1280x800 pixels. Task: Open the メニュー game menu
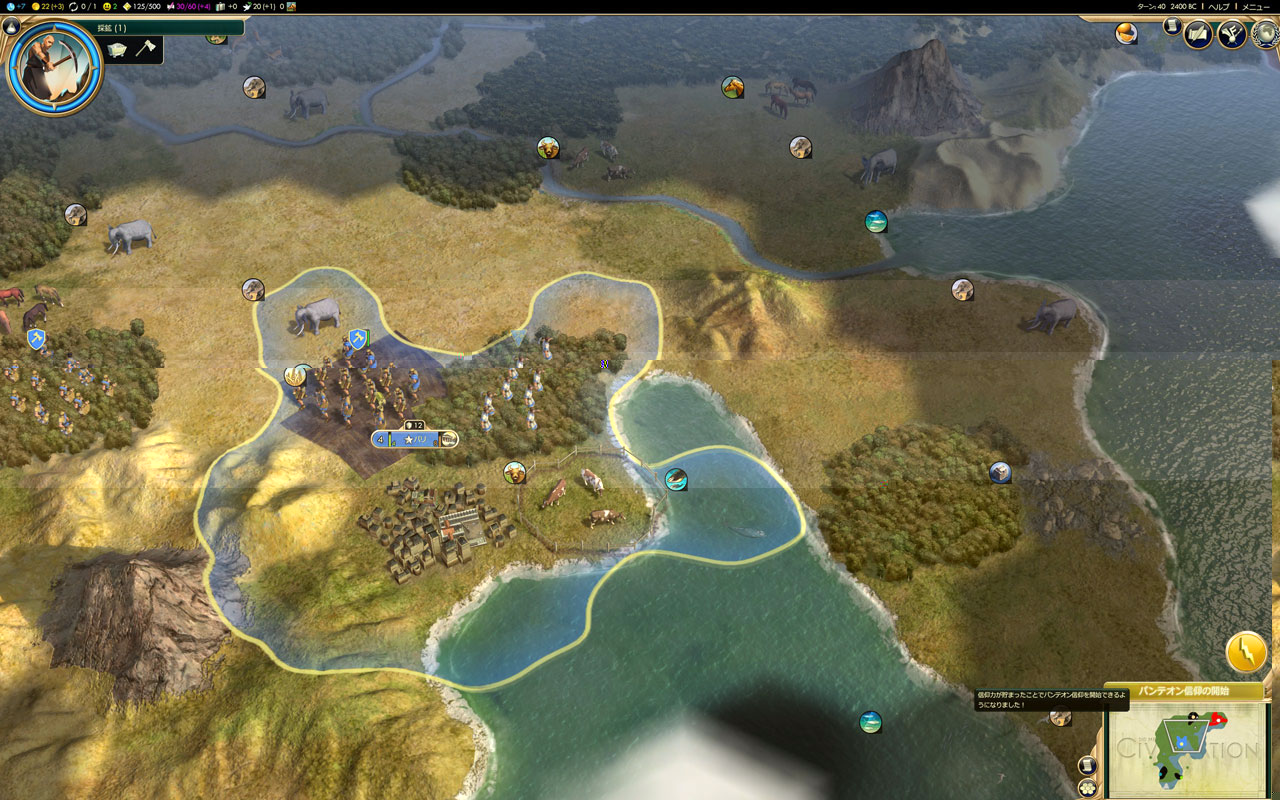(1257, 6)
